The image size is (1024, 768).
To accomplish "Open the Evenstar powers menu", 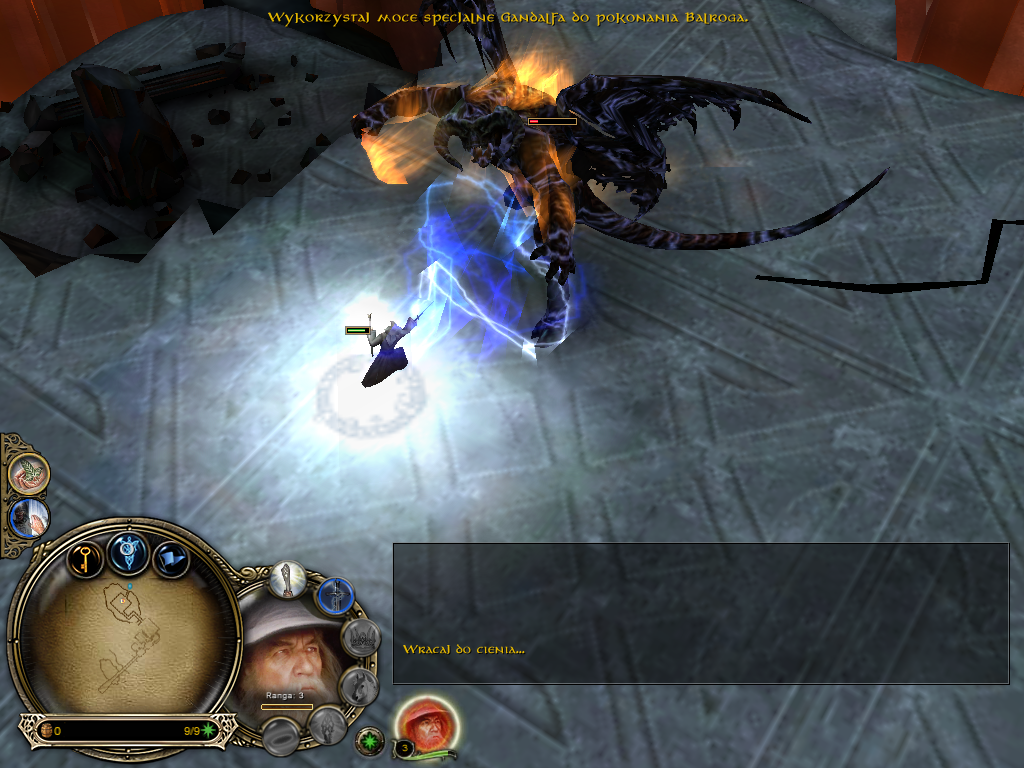I will [130, 549].
